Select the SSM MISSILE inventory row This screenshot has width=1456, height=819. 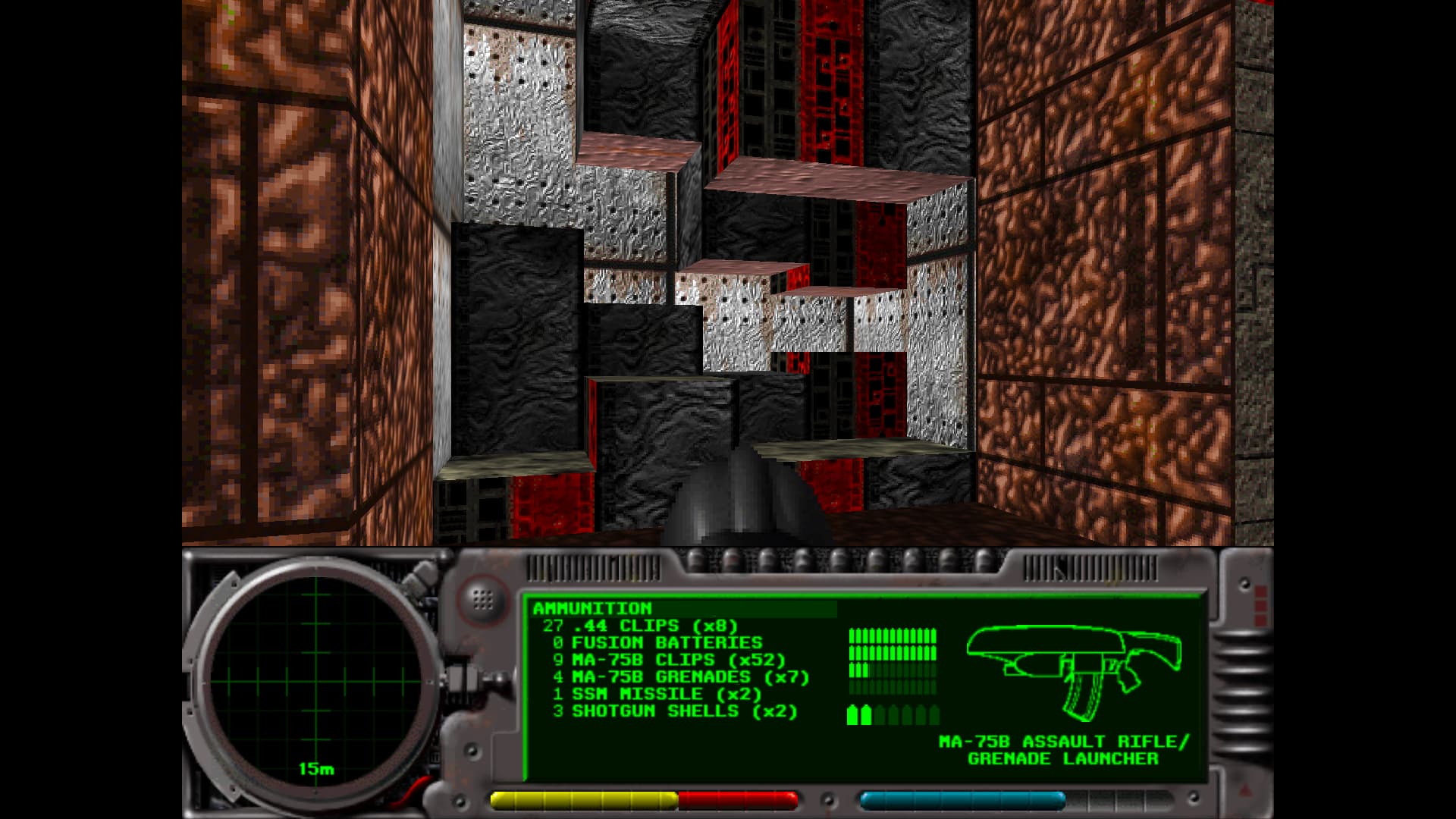(x=657, y=695)
